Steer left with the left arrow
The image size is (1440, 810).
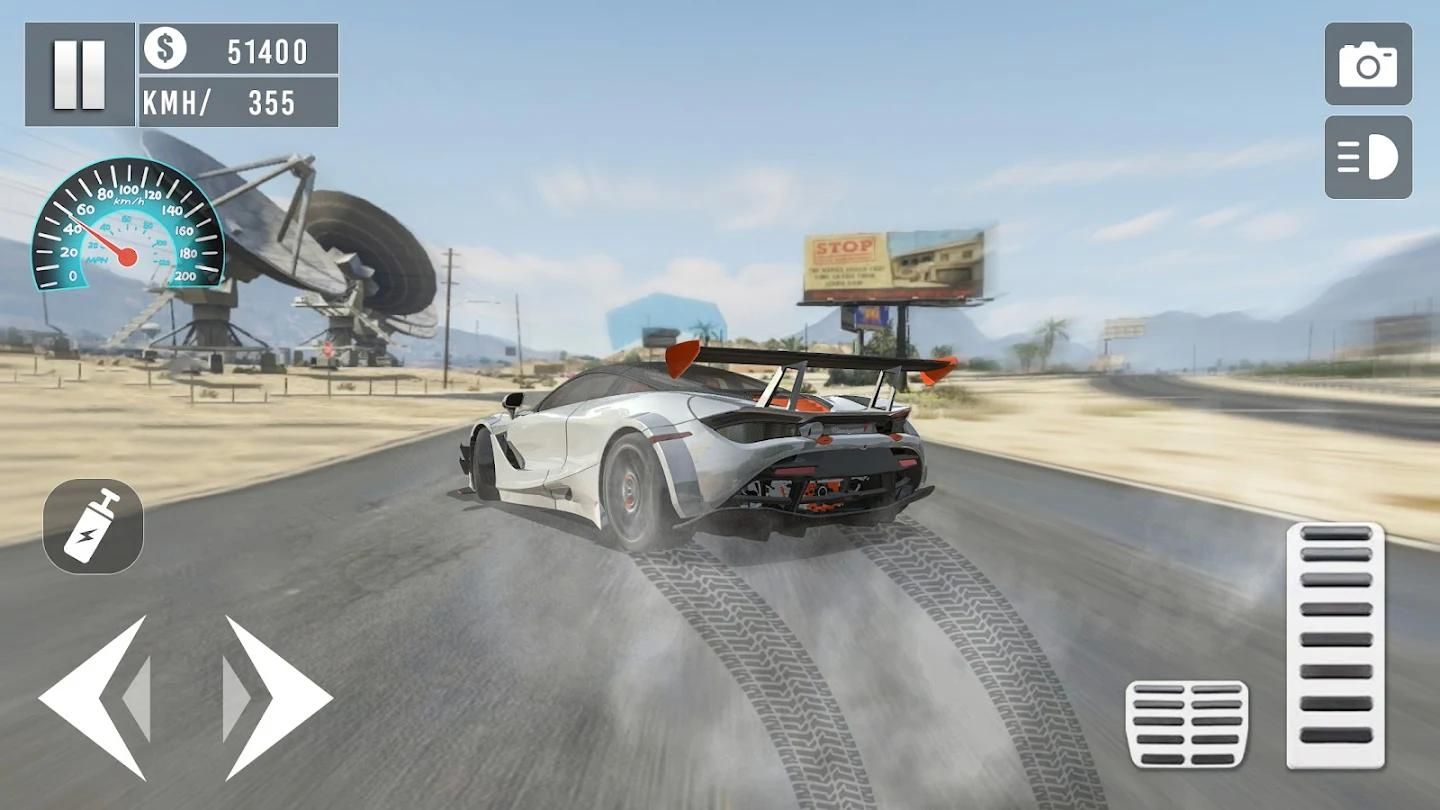[x=95, y=697]
